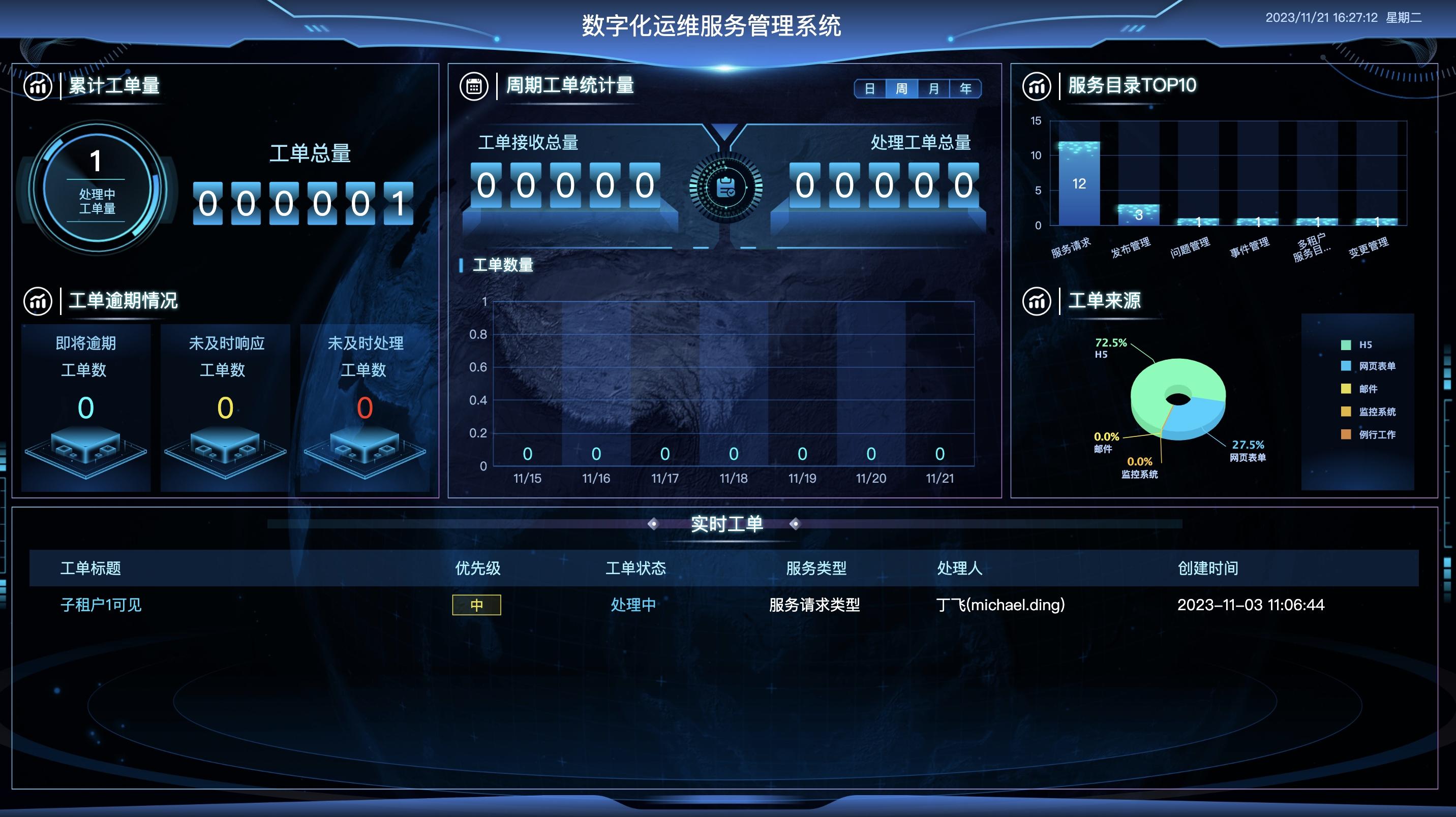The height and width of the screenshot is (817, 1456).
Task: Click the 服务目录TOP10 panel chart icon
Action: coord(1037,86)
